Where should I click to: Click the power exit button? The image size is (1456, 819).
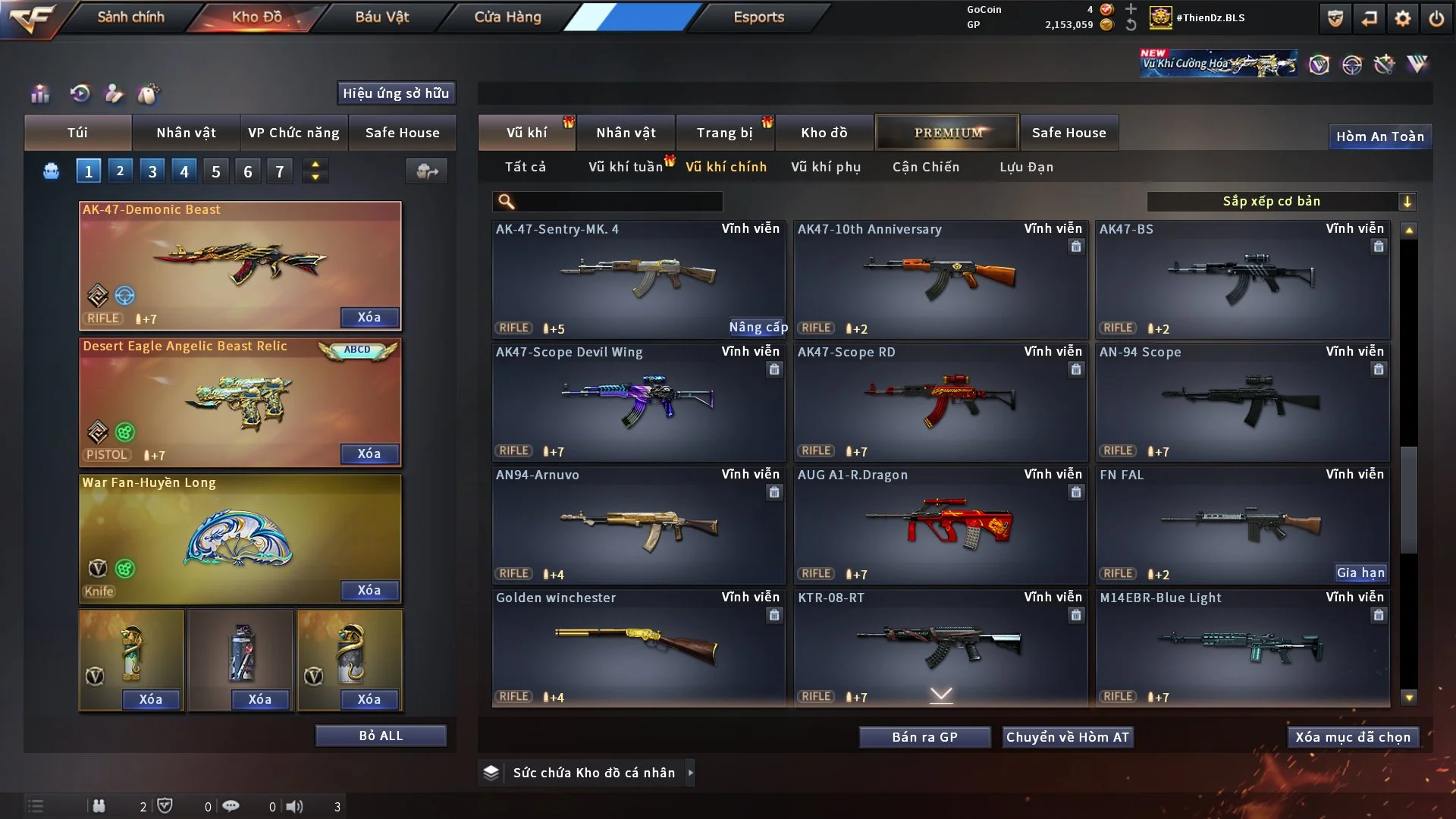(1436, 18)
